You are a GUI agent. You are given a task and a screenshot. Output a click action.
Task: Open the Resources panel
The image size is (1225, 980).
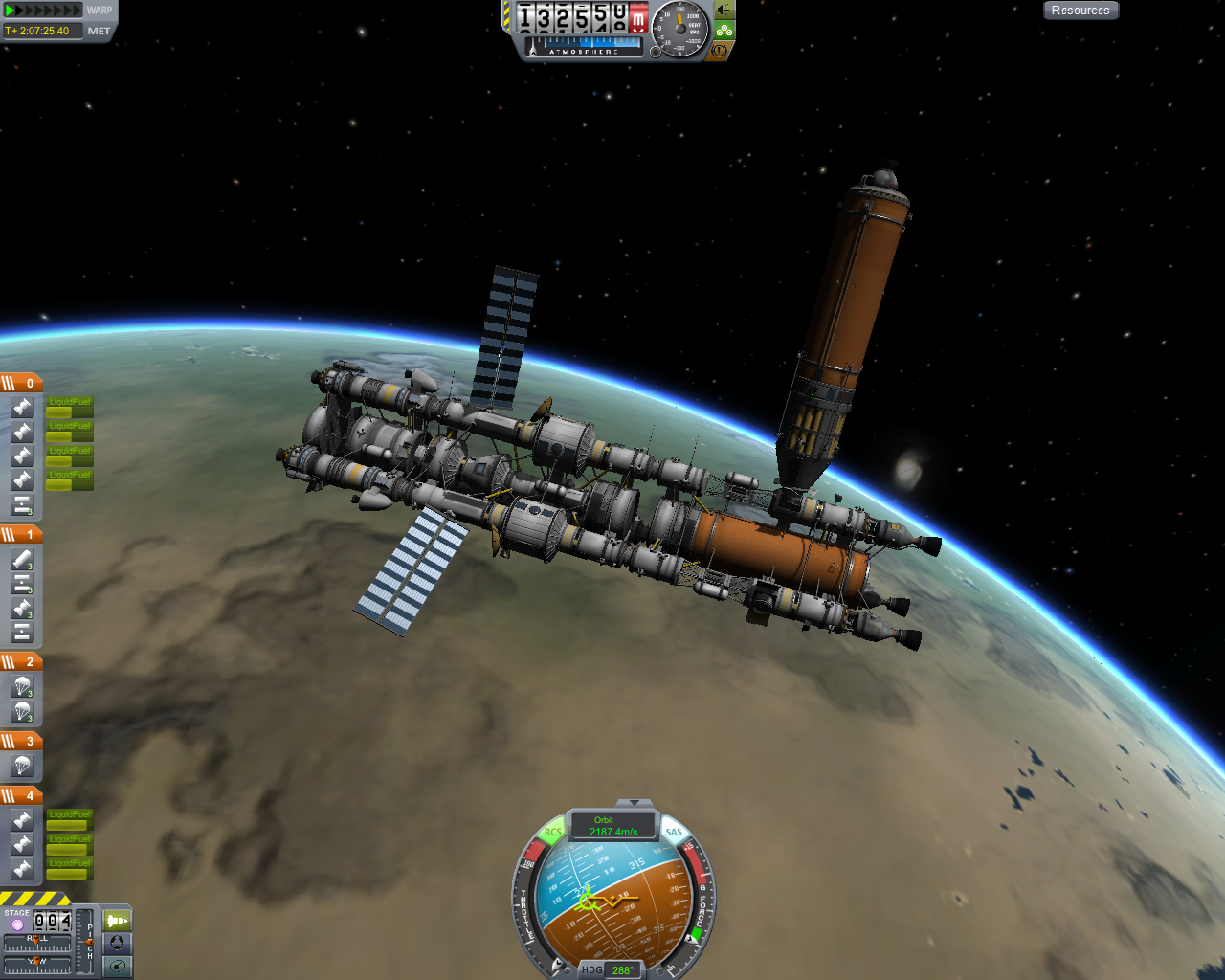click(x=1080, y=10)
